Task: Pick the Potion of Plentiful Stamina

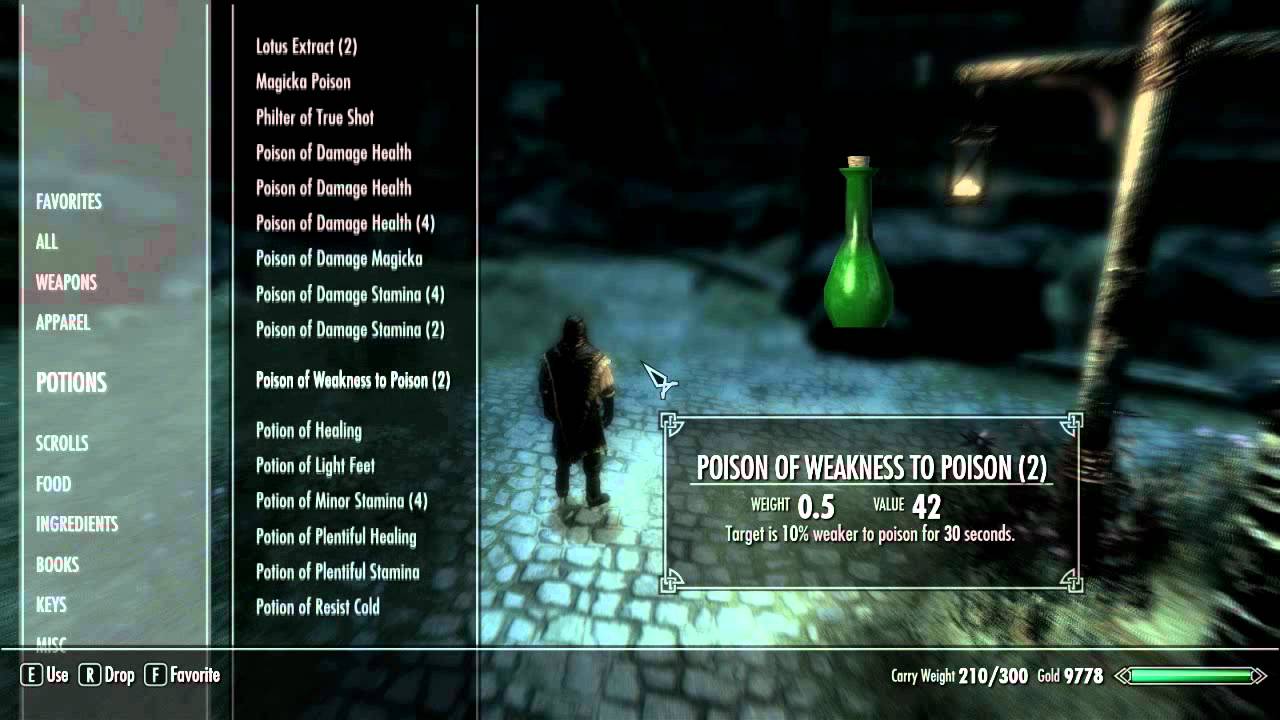Action: [x=337, y=572]
